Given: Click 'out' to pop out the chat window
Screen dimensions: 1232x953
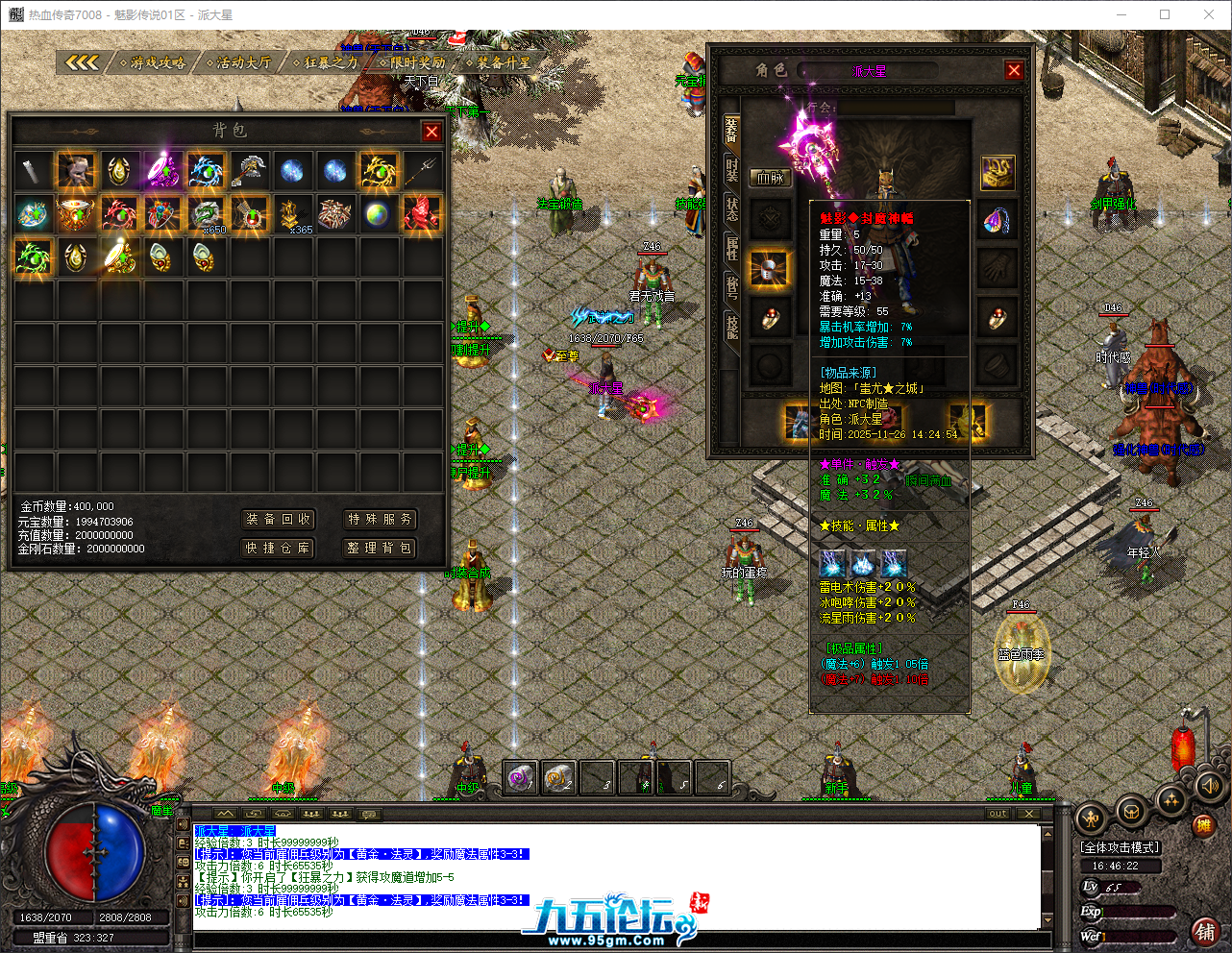Looking at the screenshot, I should (998, 814).
